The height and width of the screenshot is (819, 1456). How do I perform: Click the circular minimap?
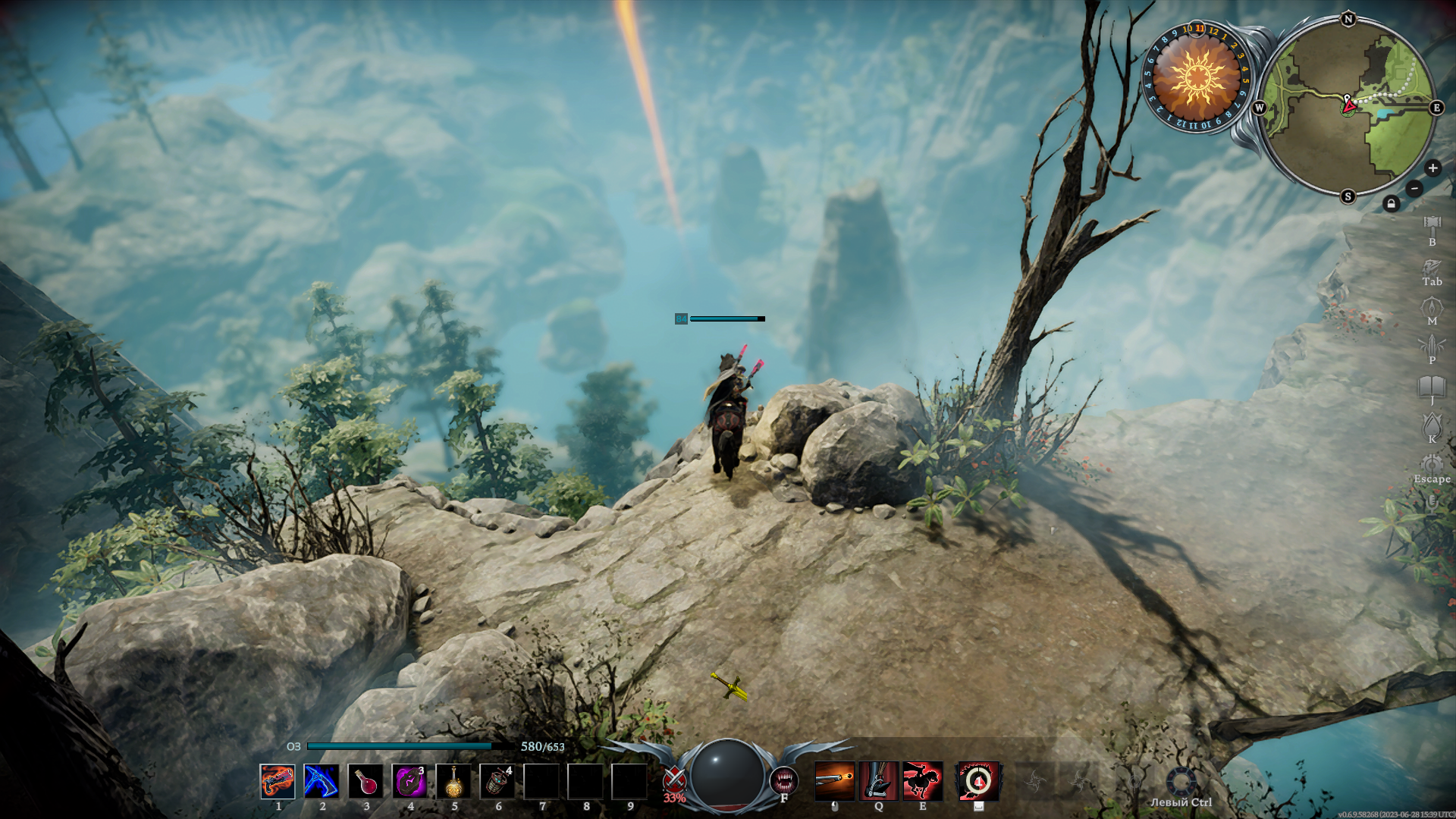(x=1348, y=108)
